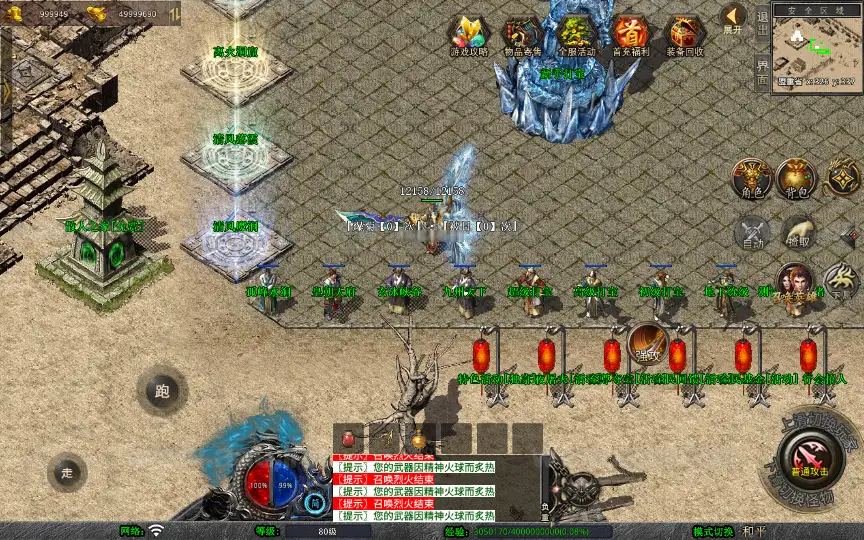Click the 展开 expand arrow

(734, 18)
